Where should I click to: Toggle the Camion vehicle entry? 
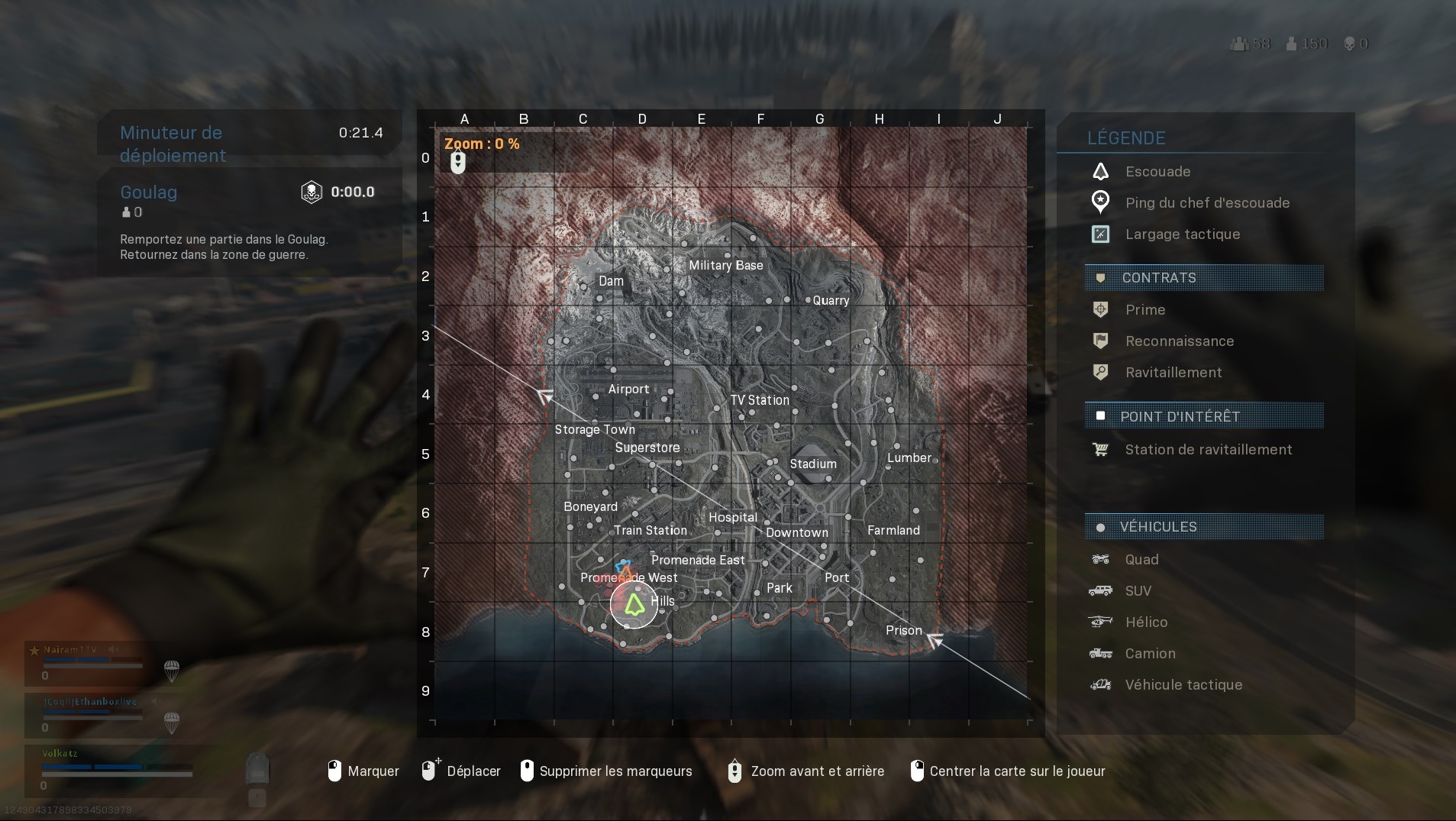[x=1102, y=653]
